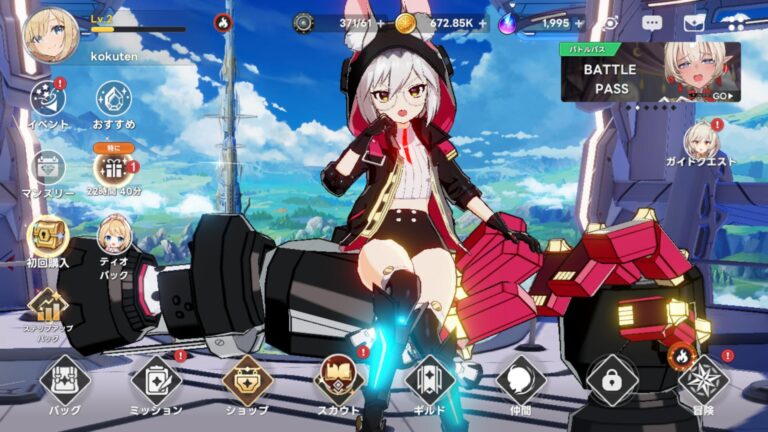Open the ティオパック character pack offer

114,236
